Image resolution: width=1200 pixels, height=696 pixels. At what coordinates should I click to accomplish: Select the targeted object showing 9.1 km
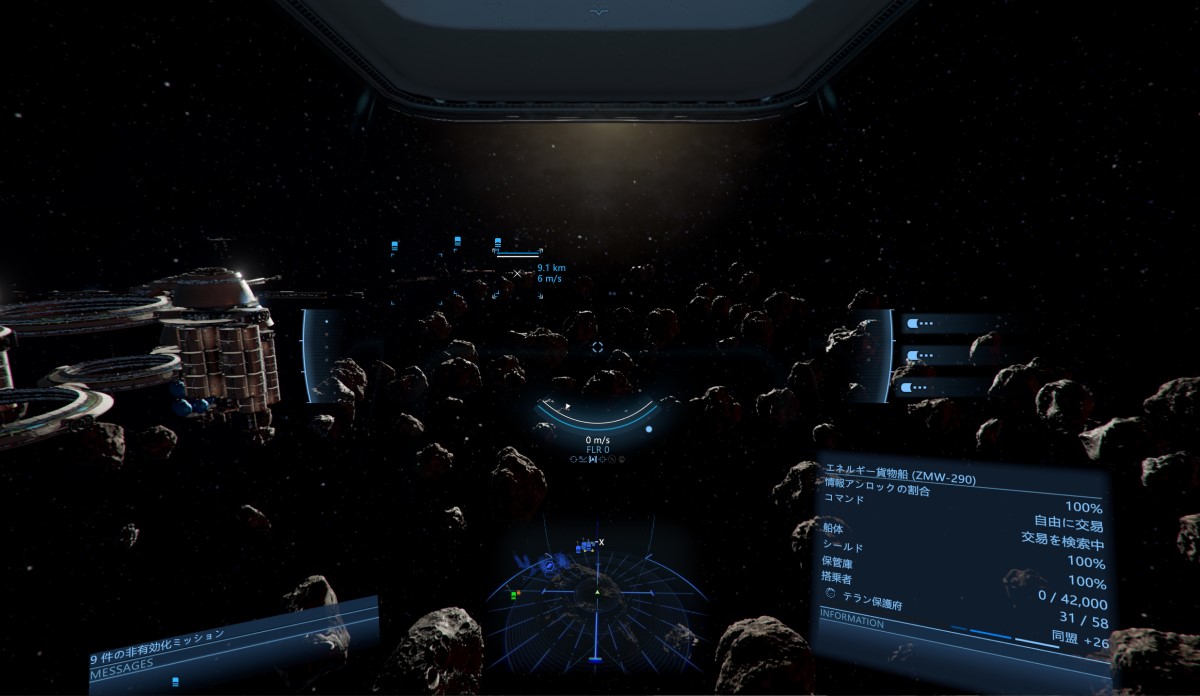coord(517,272)
